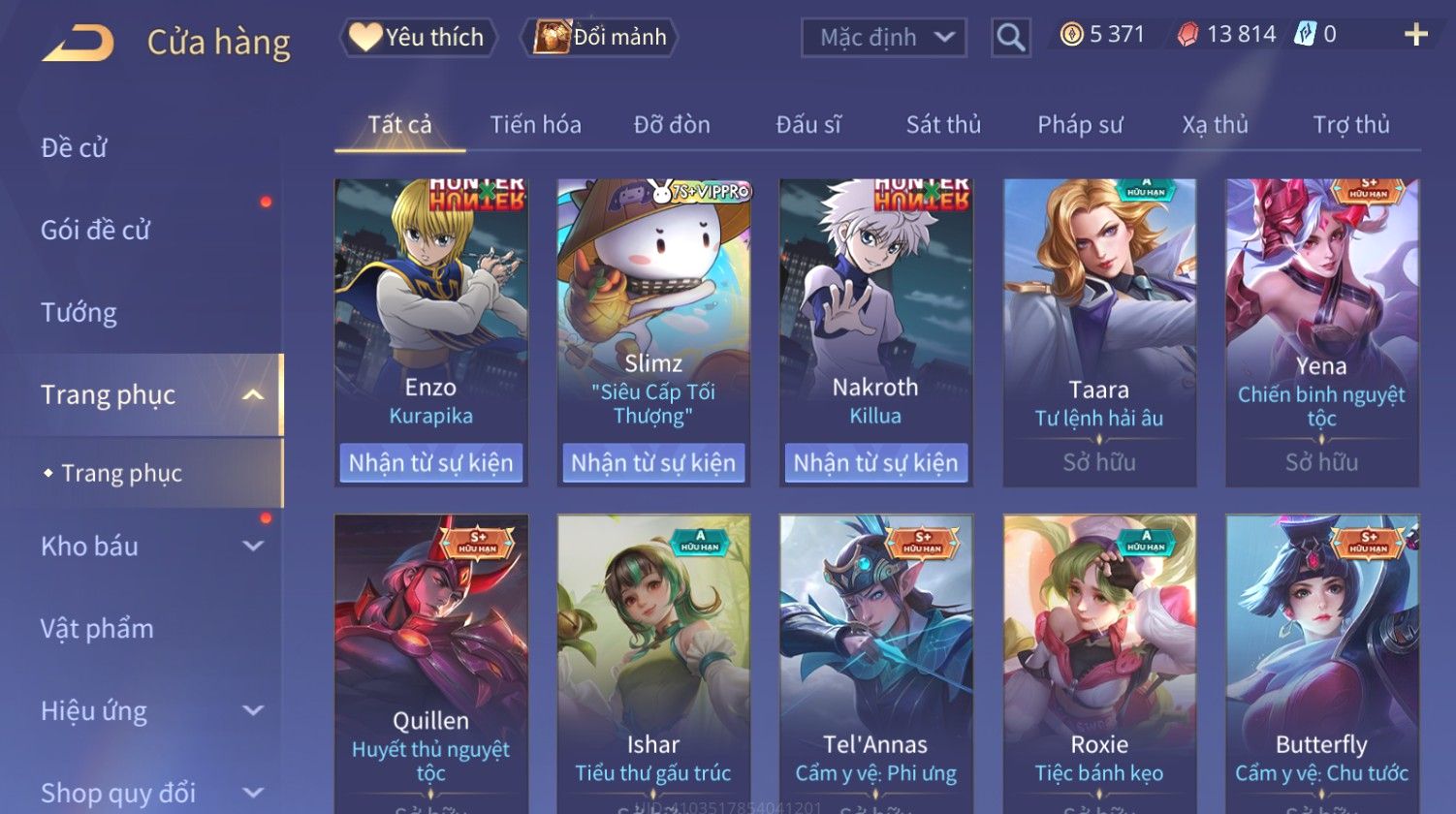1456x814 pixels.
Task: Go back using the return arrow
Action: click(x=79, y=43)
